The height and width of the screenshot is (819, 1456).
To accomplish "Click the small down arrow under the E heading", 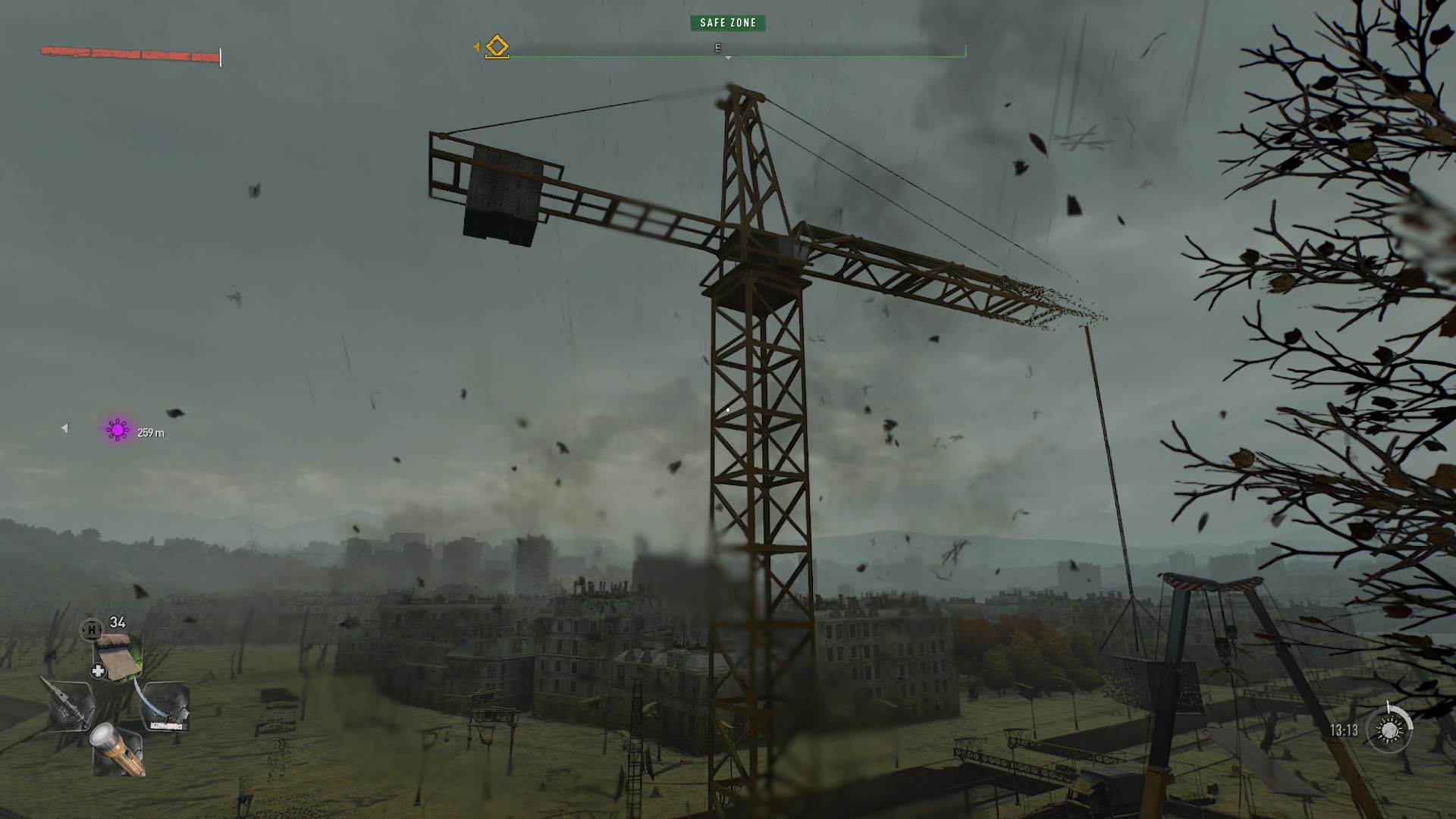I will tap(730, 57).
